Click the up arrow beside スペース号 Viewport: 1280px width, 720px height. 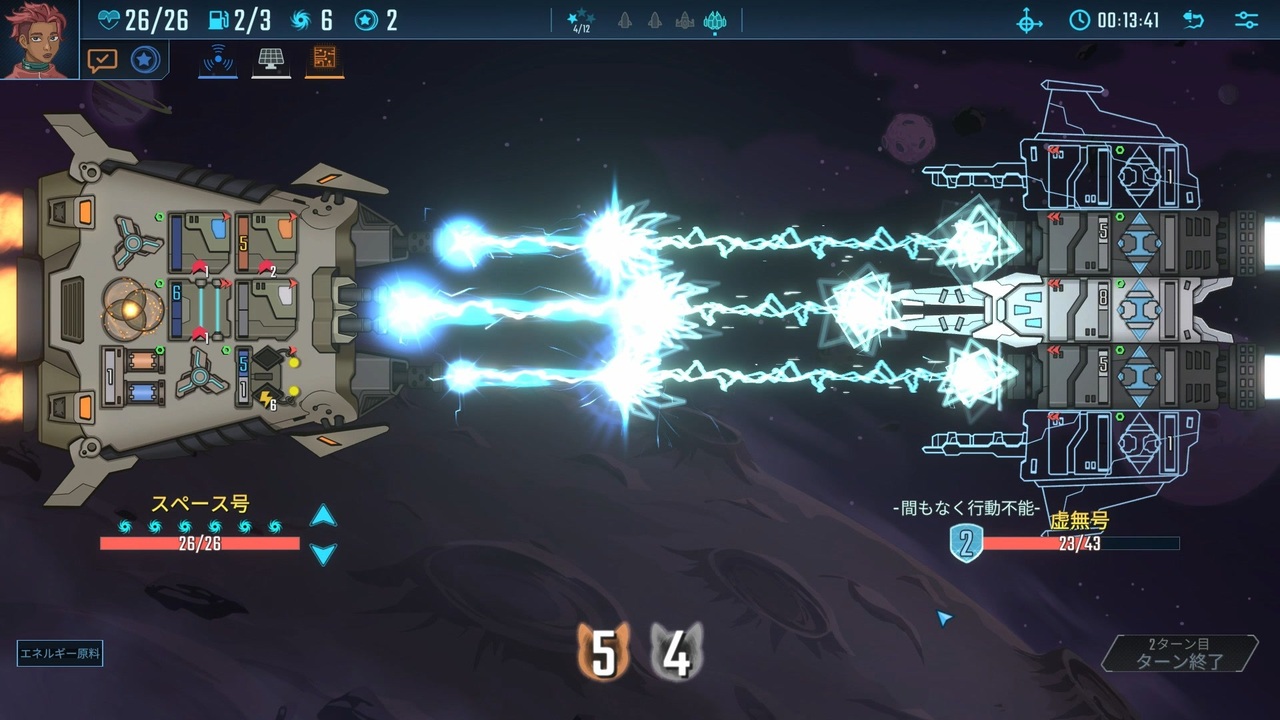pos(323,516)
